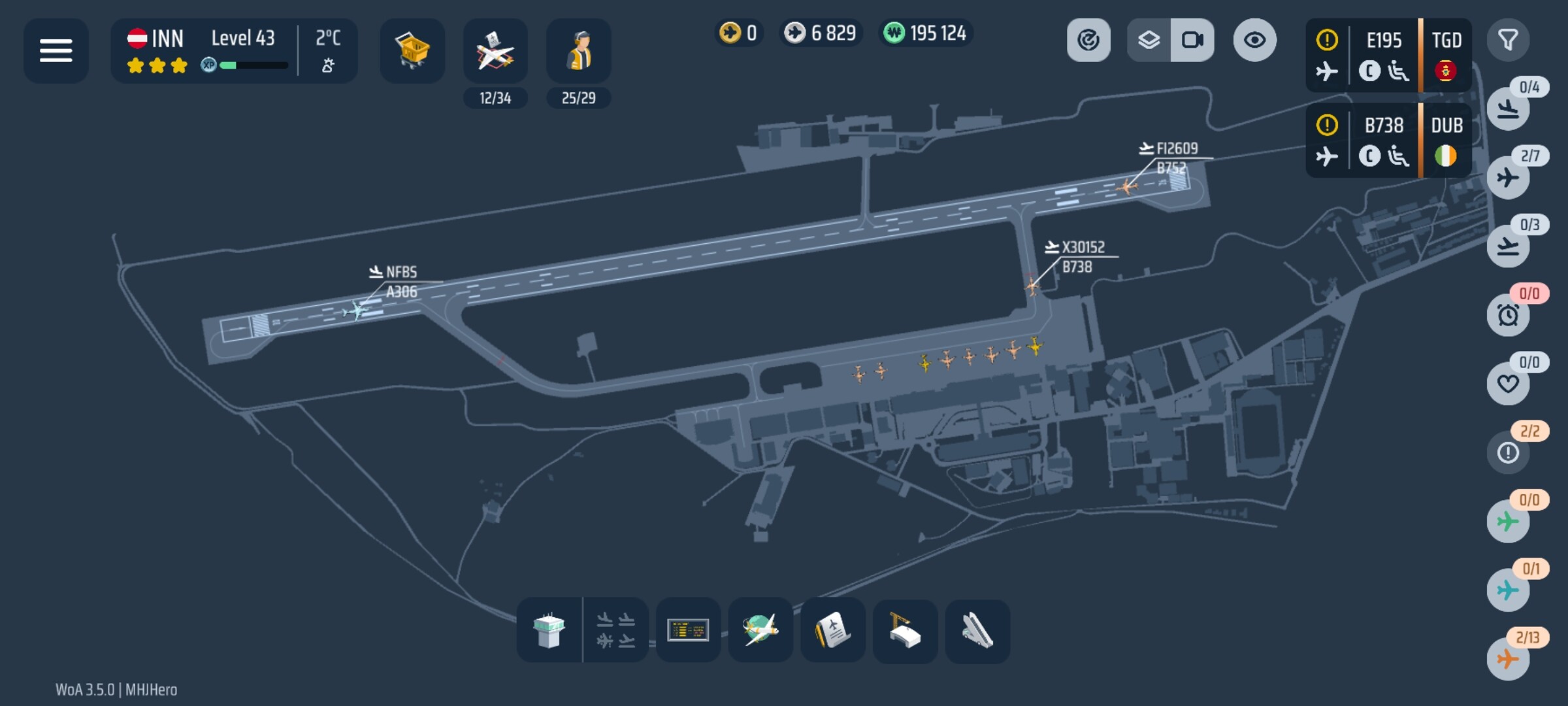Open the contracts document panel

(x=833, y=630)
